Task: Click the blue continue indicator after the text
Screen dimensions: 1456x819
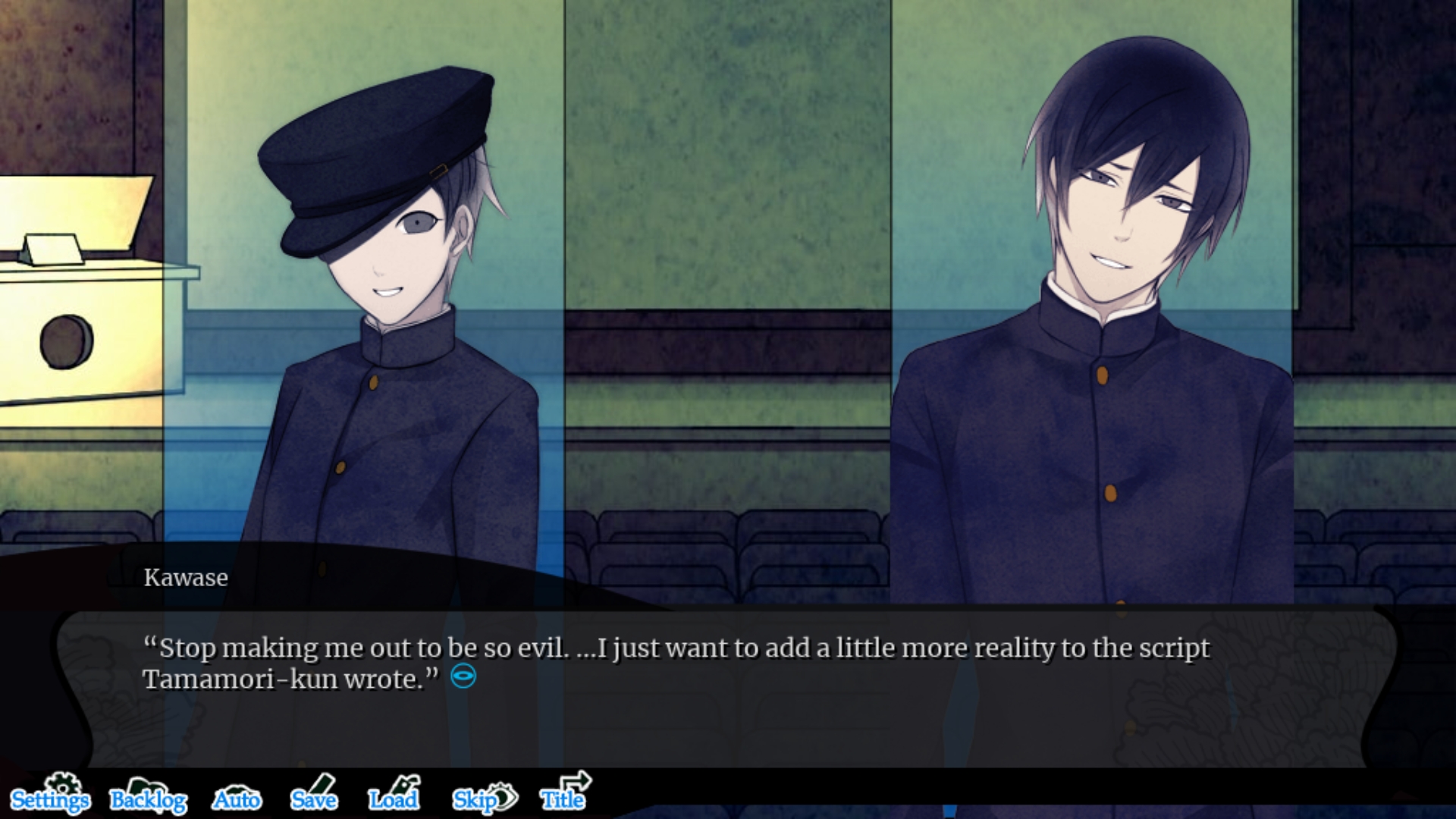Action: tap(463, 676)
